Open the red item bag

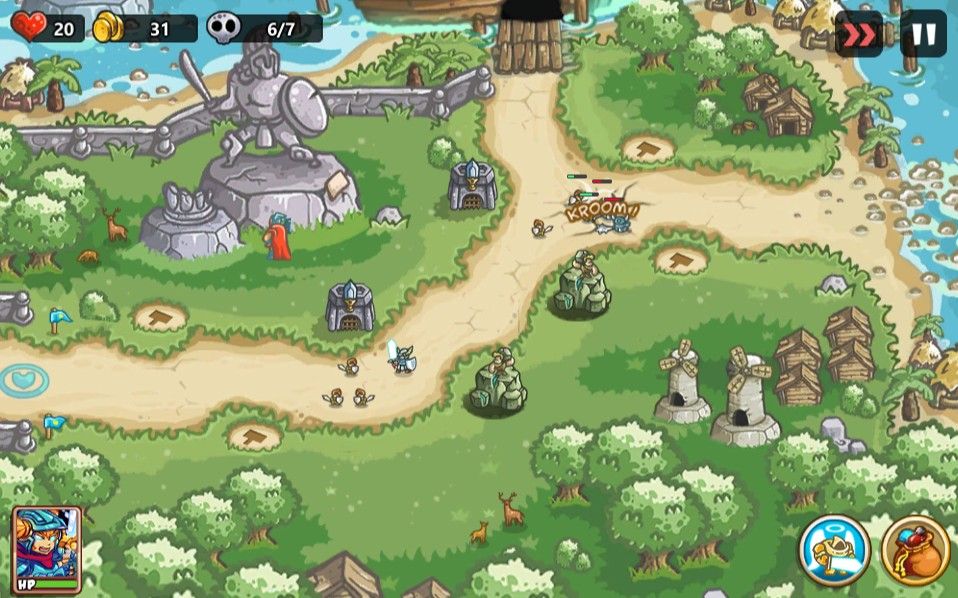click(915, 550)
